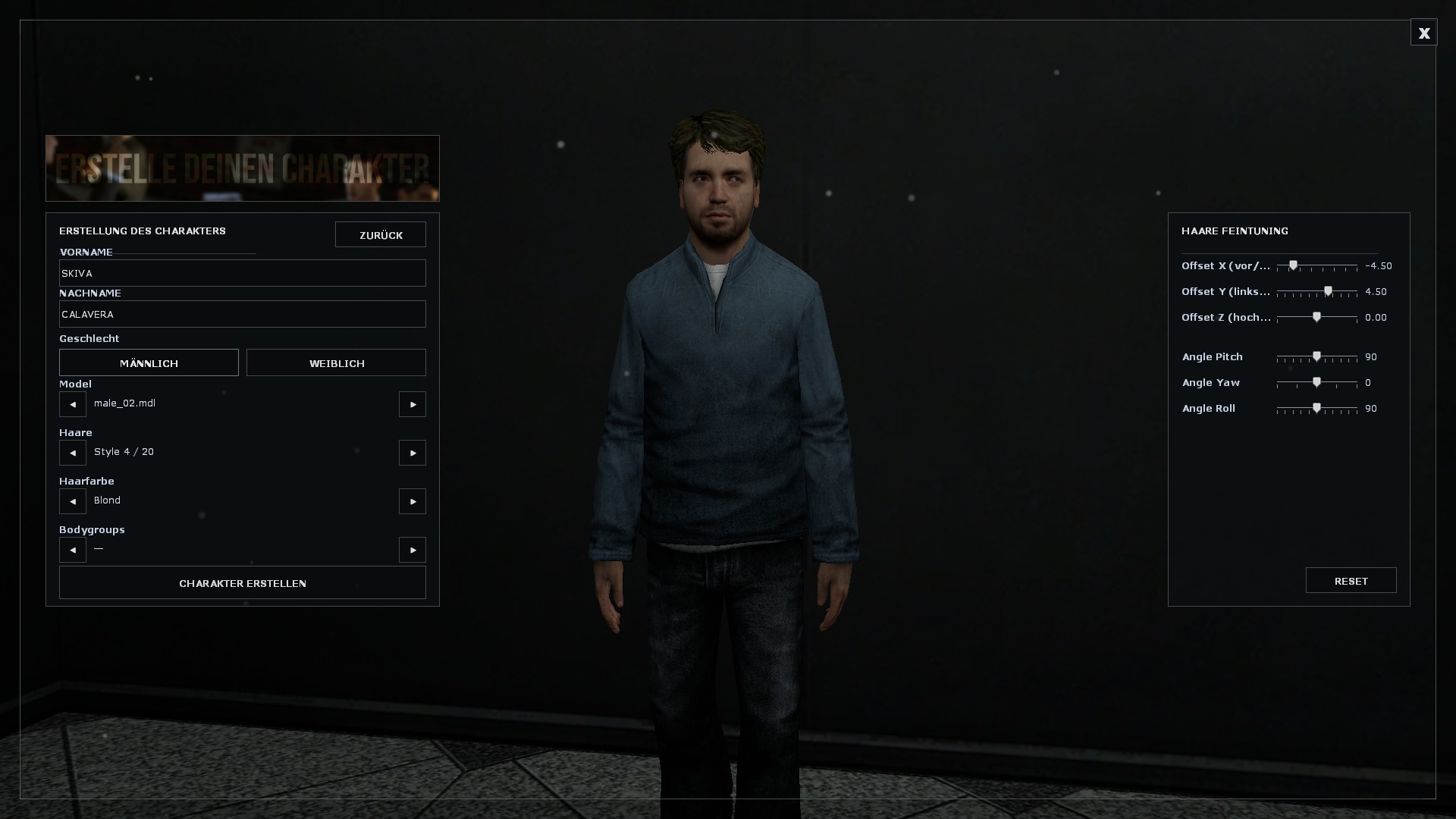
Task: Select the WEIBLICH gender option
Action: pyautogui.click(x=336, y=362)
